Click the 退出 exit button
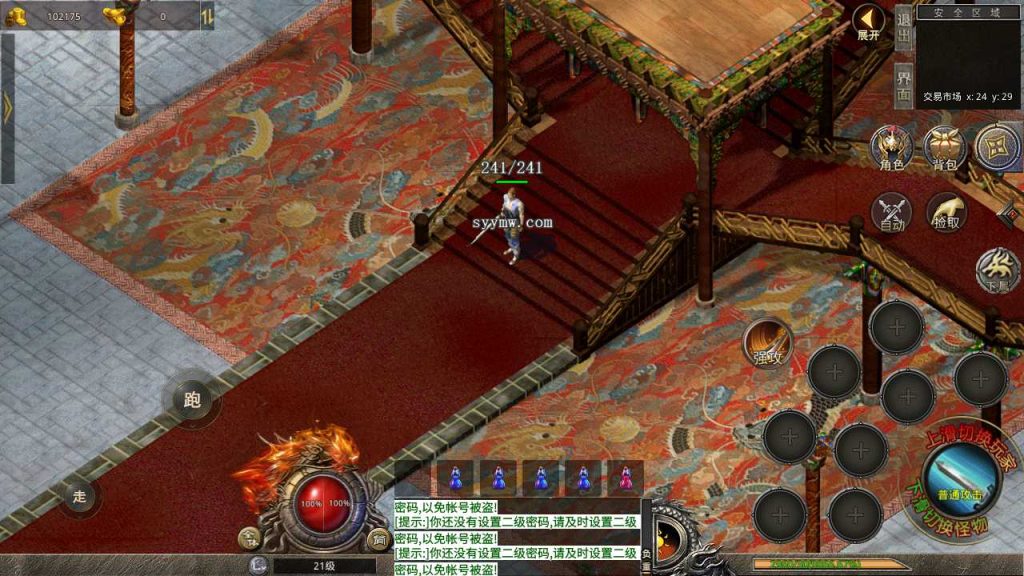Image resolution: width=1024 pixels, height=576 pixels. [903, 26]
